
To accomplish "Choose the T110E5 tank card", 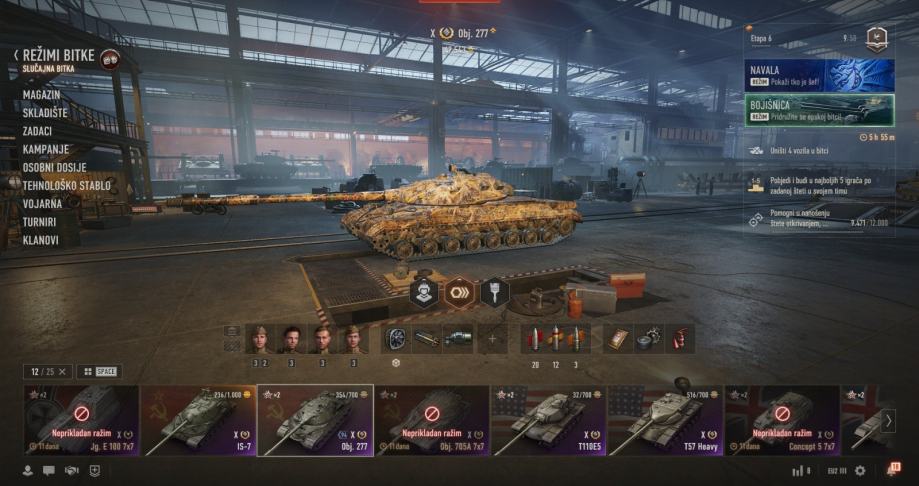I will tap(548, 420).
